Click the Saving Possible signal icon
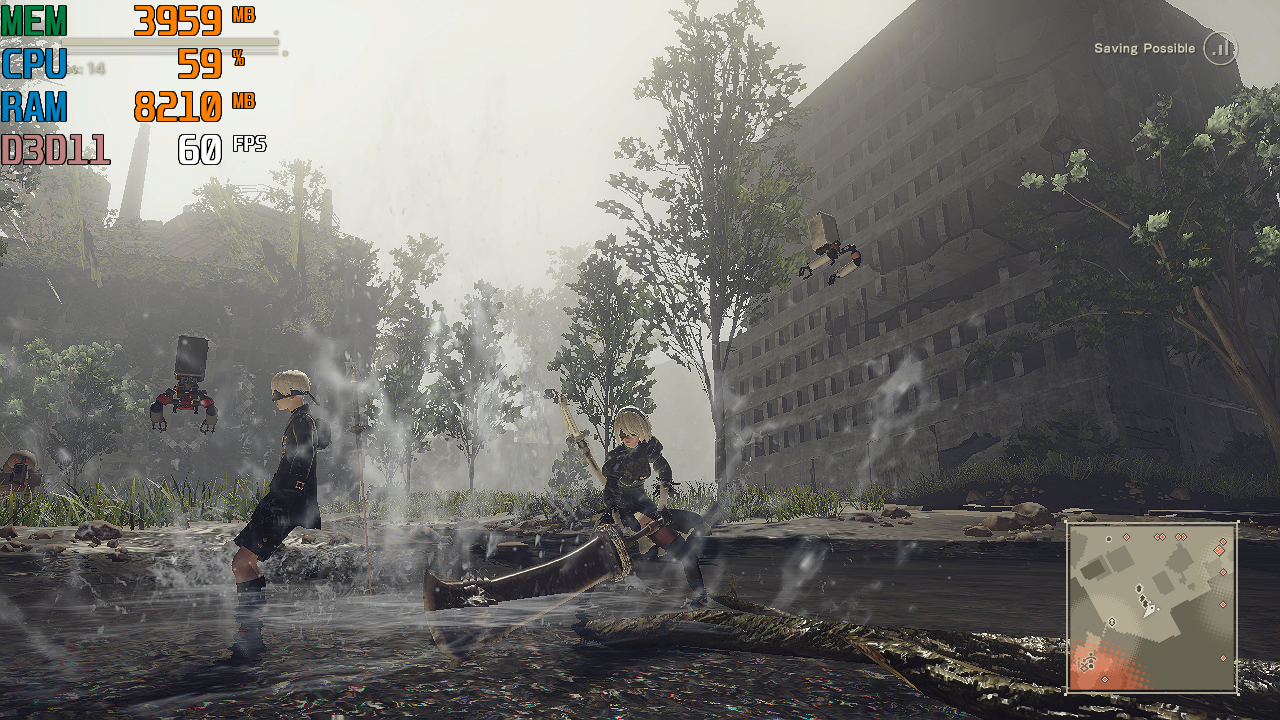The height and width of the screenshot is (720, 1280). (1220, 48)
